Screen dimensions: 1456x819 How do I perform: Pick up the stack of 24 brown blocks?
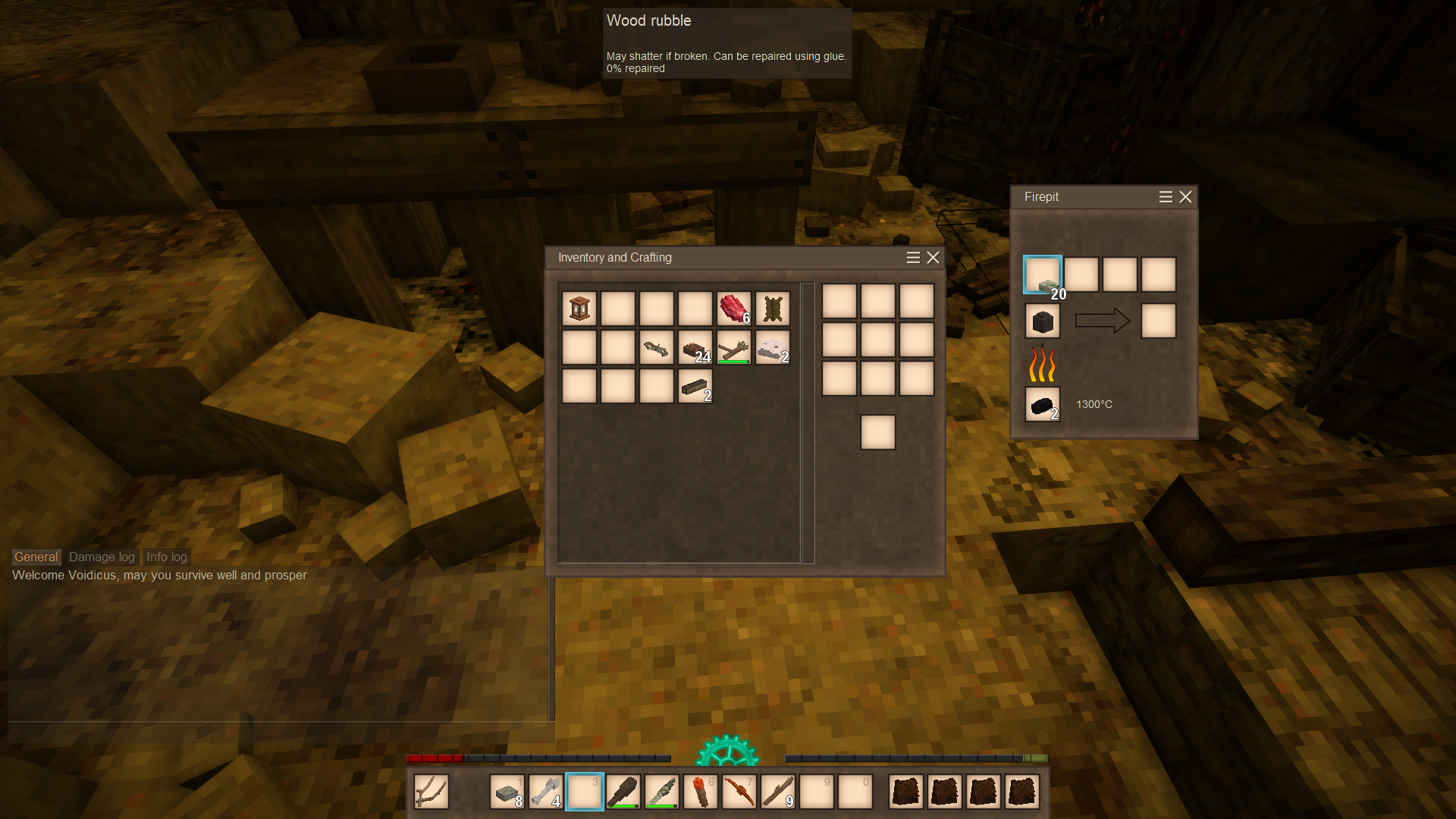coord(695,348)
